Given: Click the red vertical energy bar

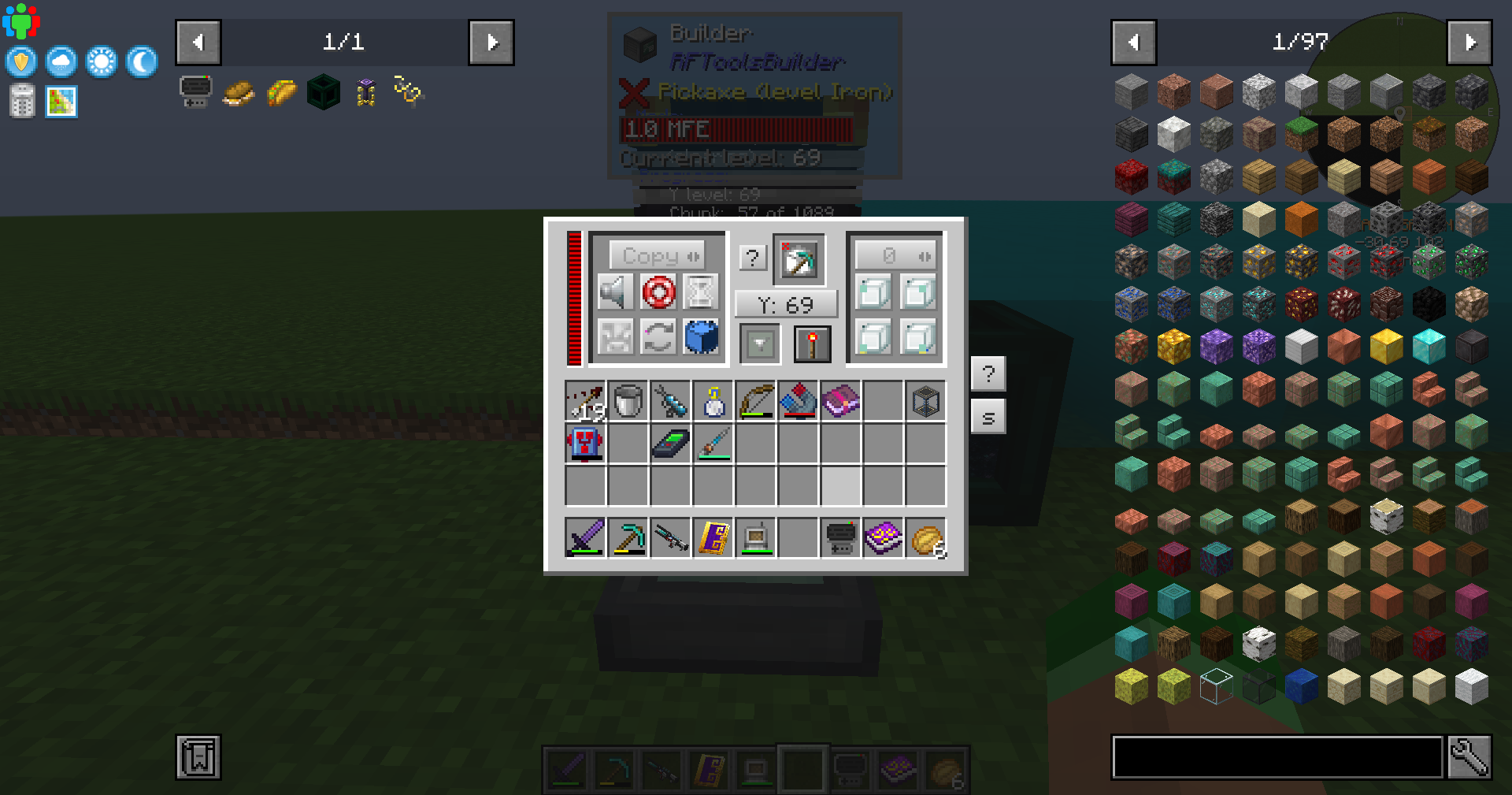Looking at the screenshot, I should 575,299.
